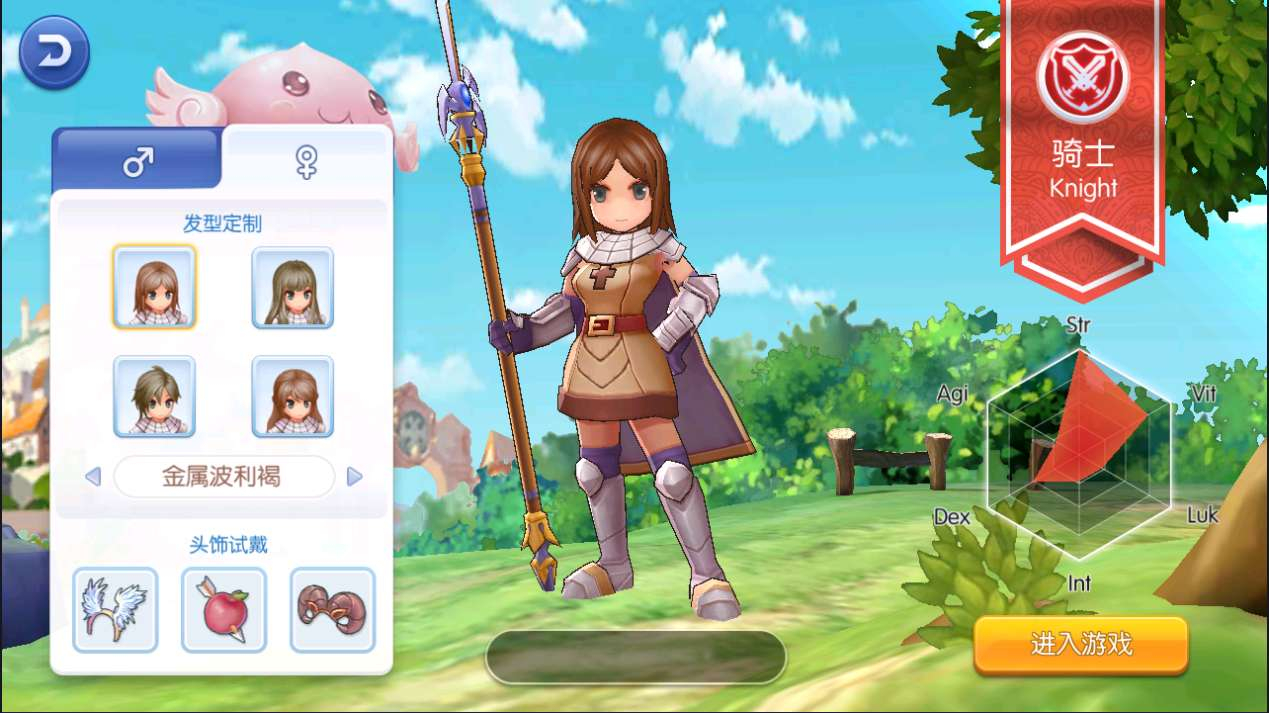This screenshot has width=1269, height=713.
Task: Switch to the female gender tab
Action: coord(306,161)
